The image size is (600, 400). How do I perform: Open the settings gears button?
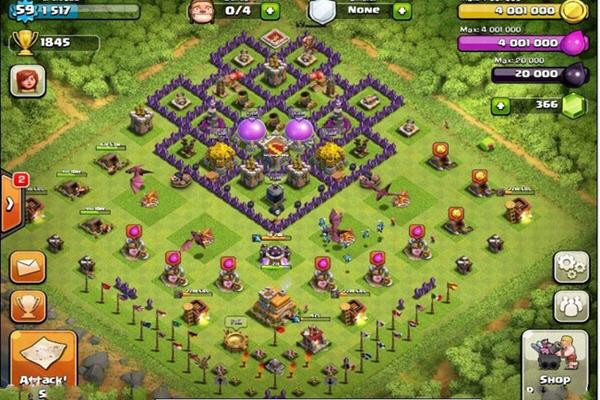tap(571, 267)
